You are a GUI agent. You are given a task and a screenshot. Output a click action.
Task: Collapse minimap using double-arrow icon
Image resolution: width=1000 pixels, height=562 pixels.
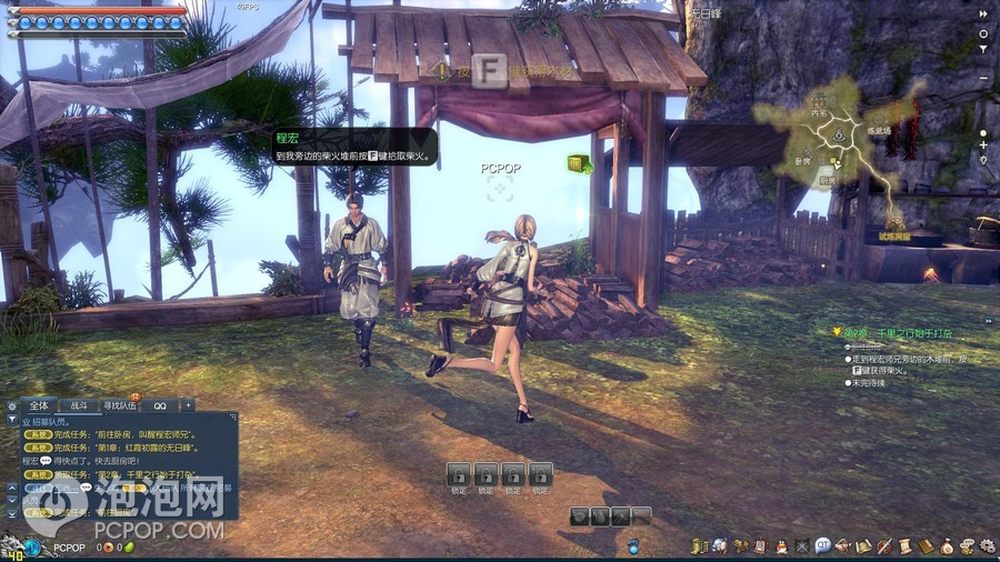[984, 14]
